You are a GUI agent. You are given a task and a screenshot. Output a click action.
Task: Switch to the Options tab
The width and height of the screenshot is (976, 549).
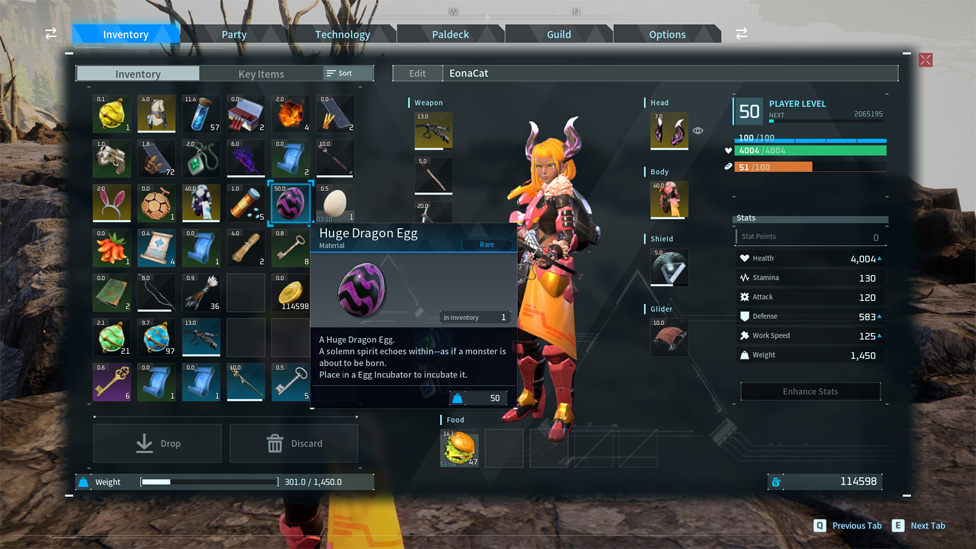pyautogui.click(x=667, y=34)
